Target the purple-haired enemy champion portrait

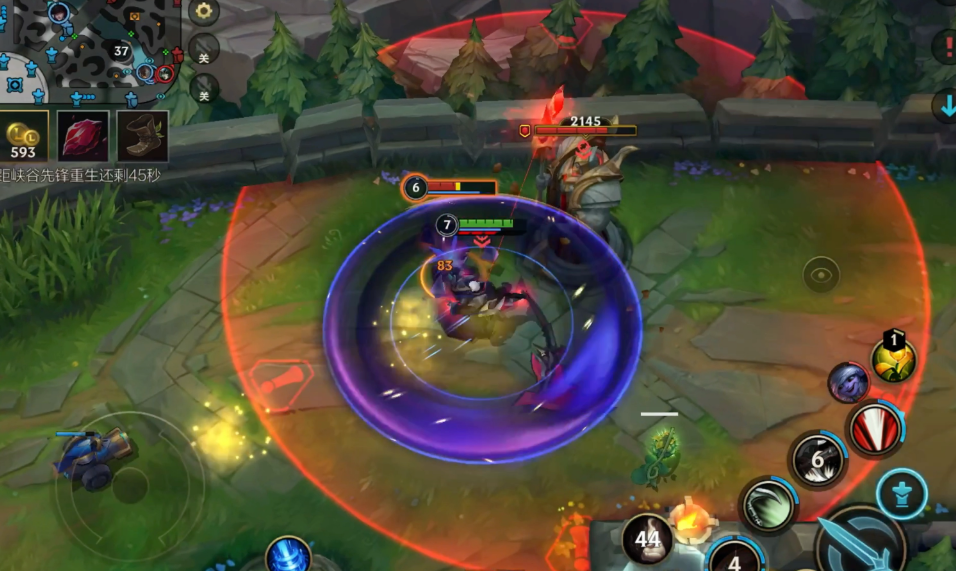click(x=848, y=382)
